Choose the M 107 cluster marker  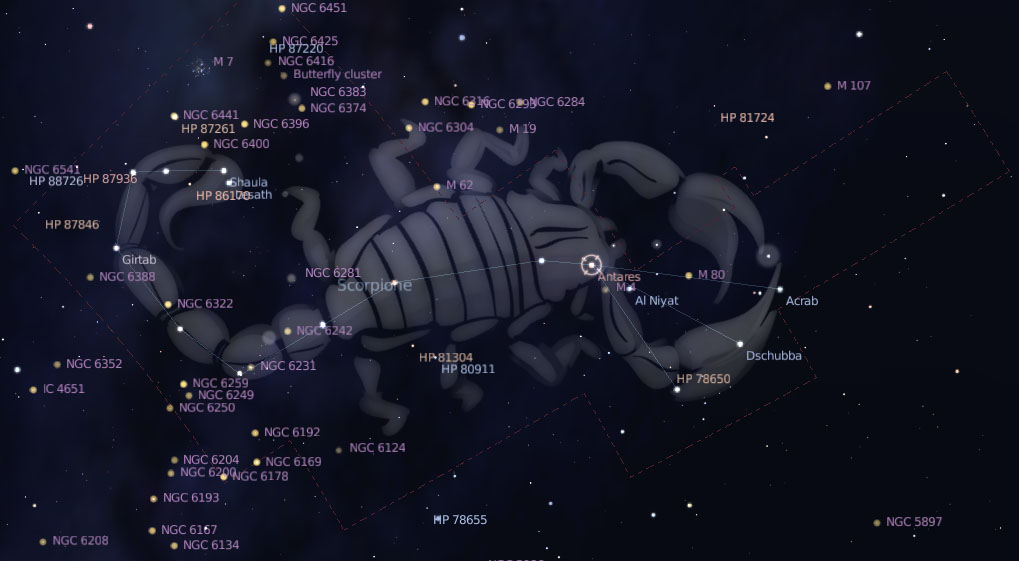pyautogui.click(x=827, y=86)
